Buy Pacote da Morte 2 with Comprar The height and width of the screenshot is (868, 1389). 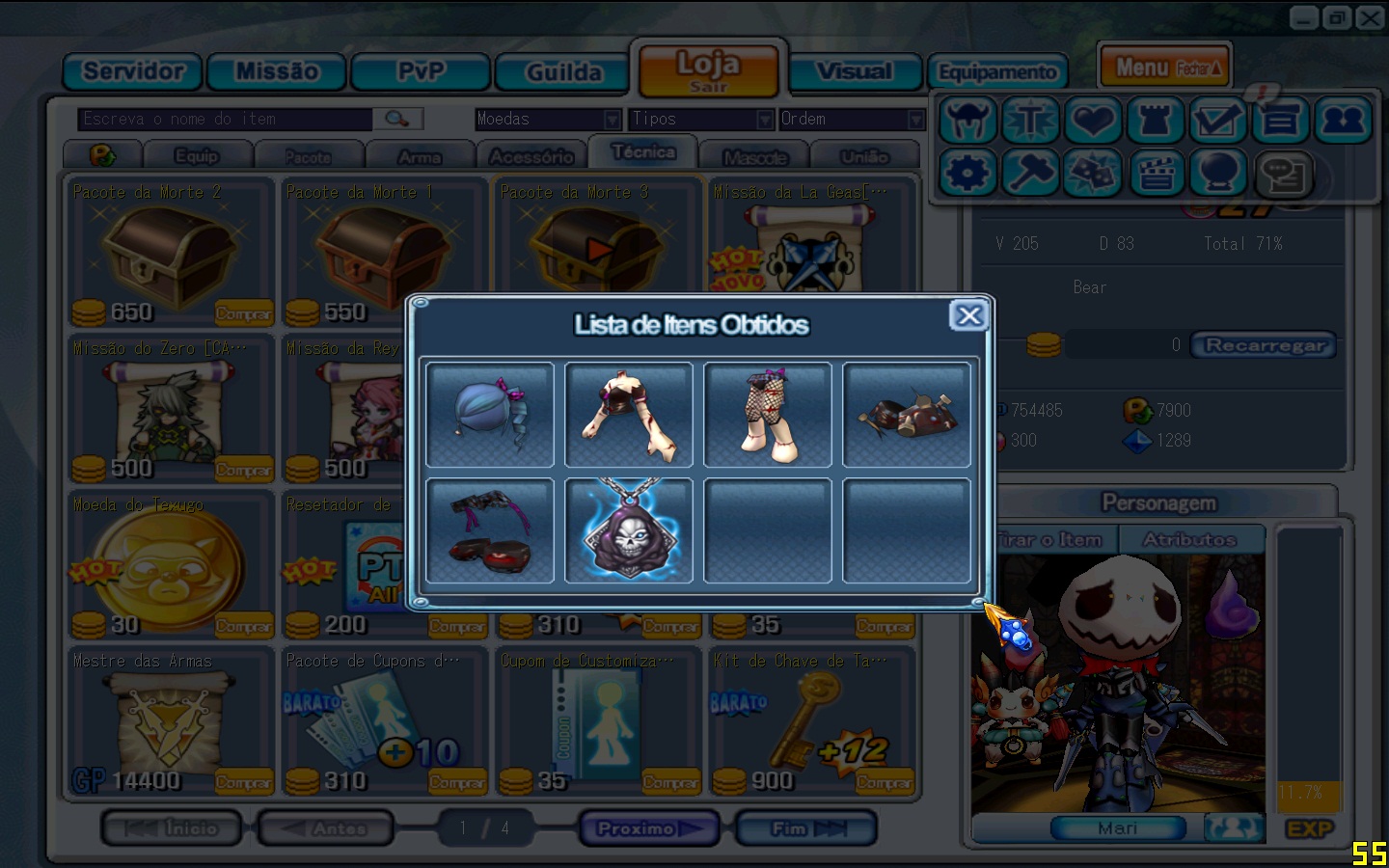point(243,313)
